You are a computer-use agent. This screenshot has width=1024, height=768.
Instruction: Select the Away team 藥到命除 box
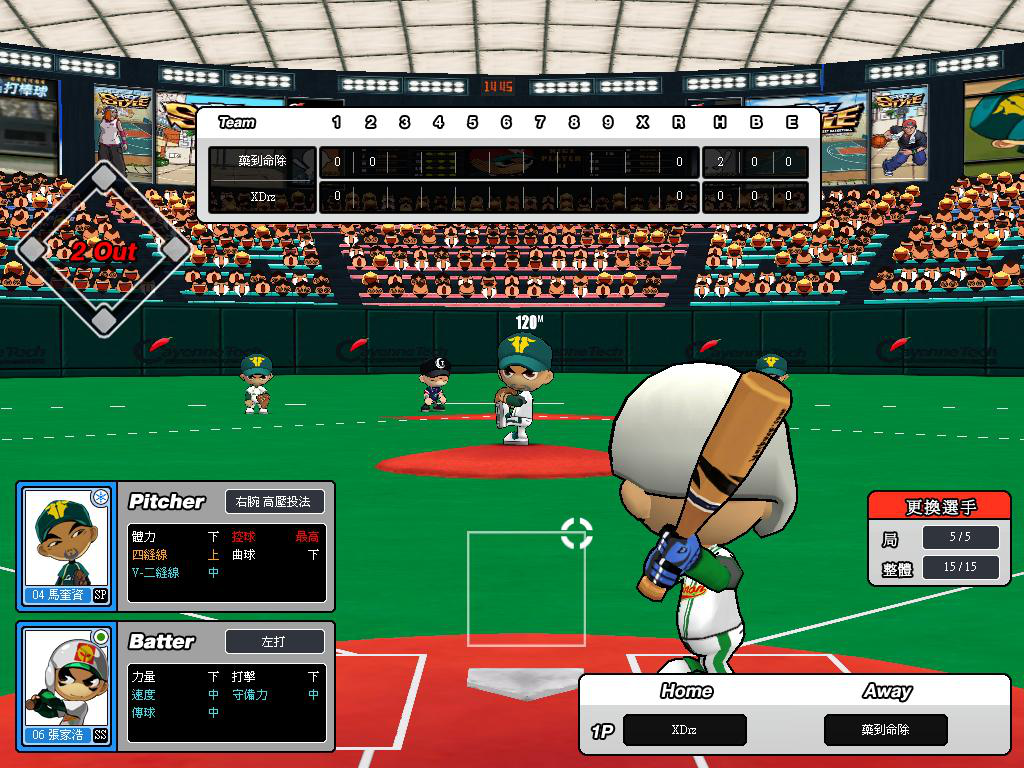886,730
